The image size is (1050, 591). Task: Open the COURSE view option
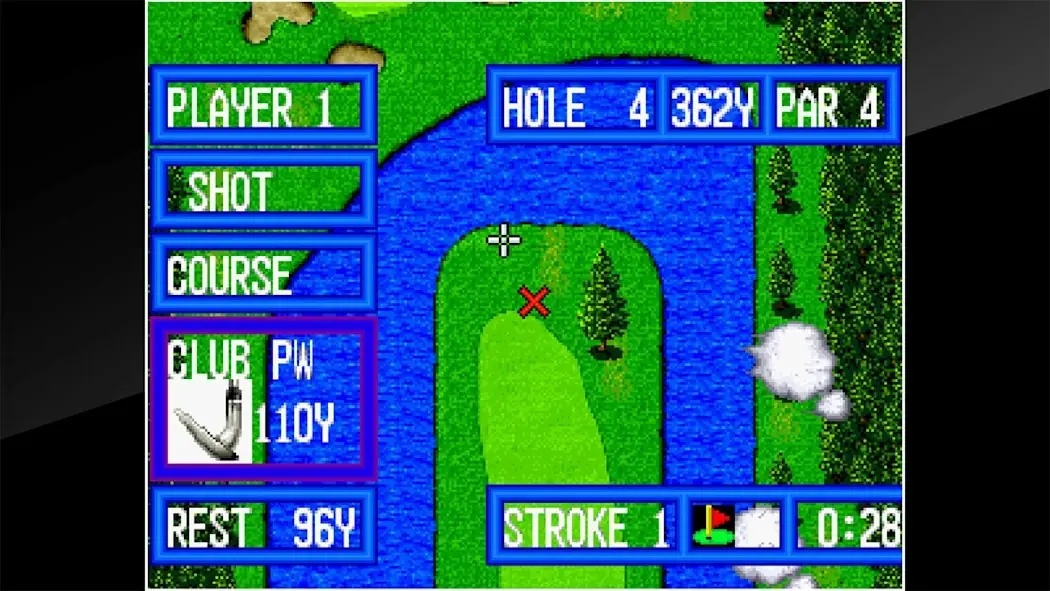pos(262,274)
